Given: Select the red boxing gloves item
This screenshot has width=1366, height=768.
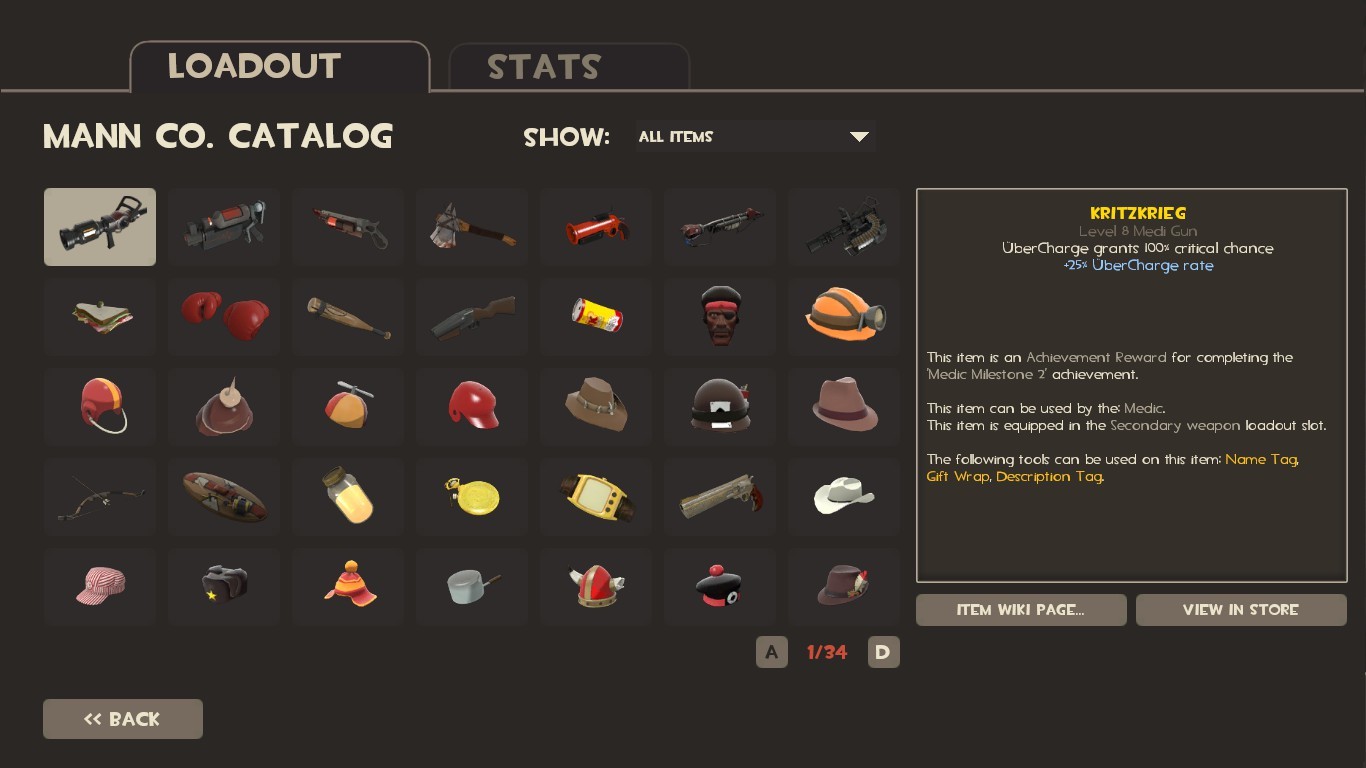Looking at the screenshot, I should click(224, 317).
